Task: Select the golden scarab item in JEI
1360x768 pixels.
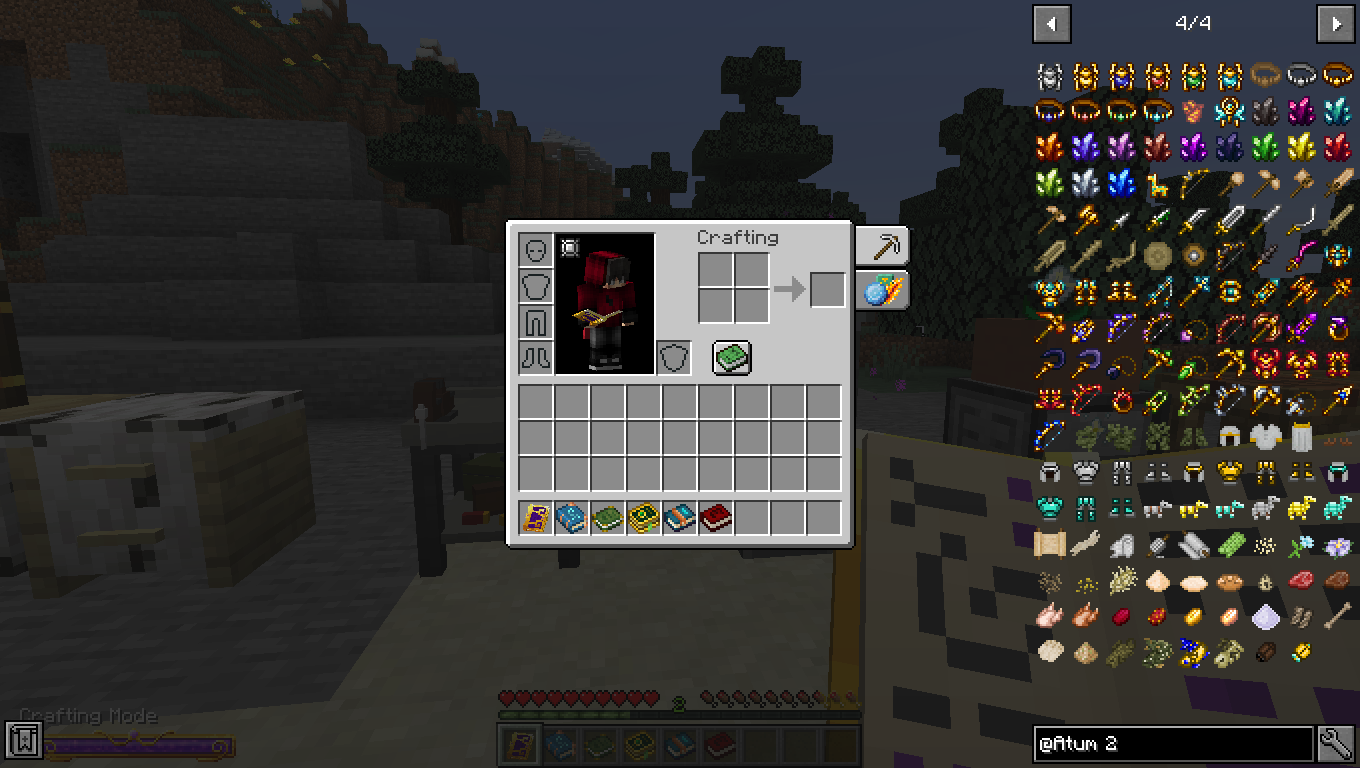Action: 1301,650
